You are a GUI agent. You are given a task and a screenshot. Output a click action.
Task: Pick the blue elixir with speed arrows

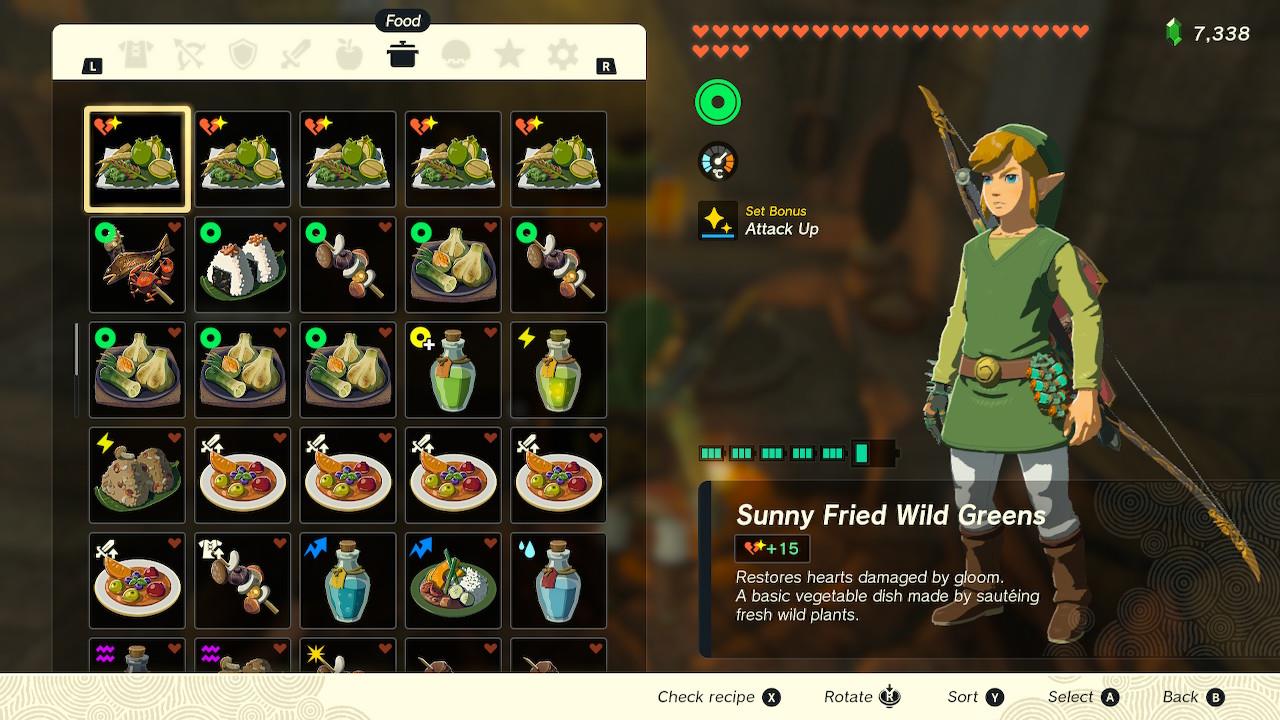coord(348,581)
